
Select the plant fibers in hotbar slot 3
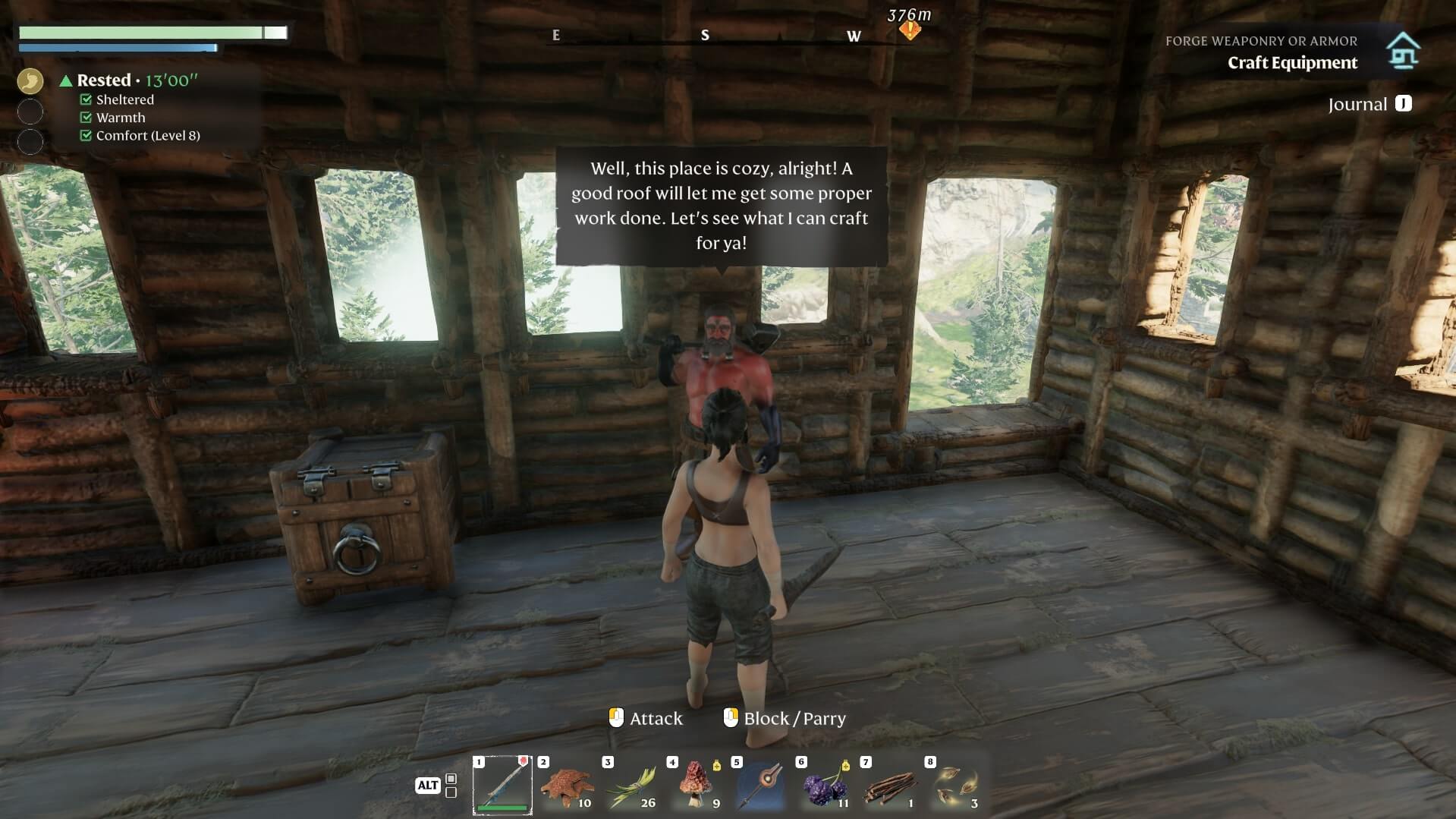[x=631, y=785]
